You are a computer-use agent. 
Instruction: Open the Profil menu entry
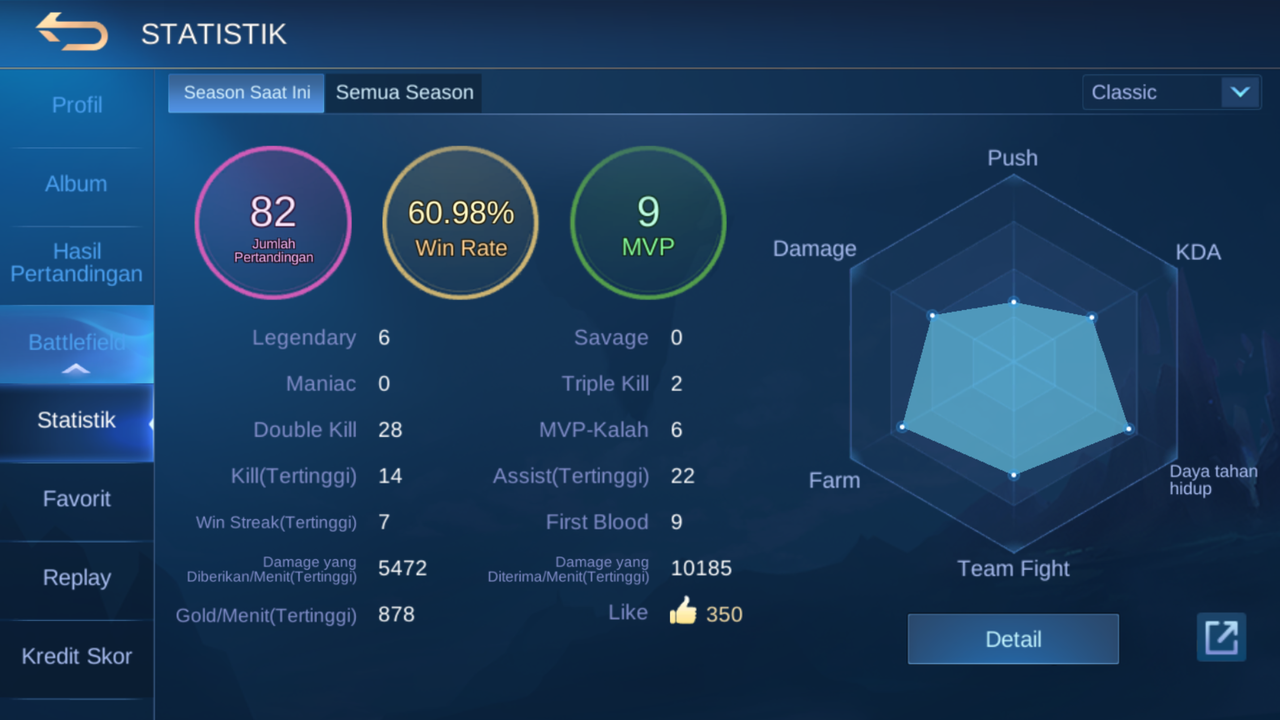77,105
